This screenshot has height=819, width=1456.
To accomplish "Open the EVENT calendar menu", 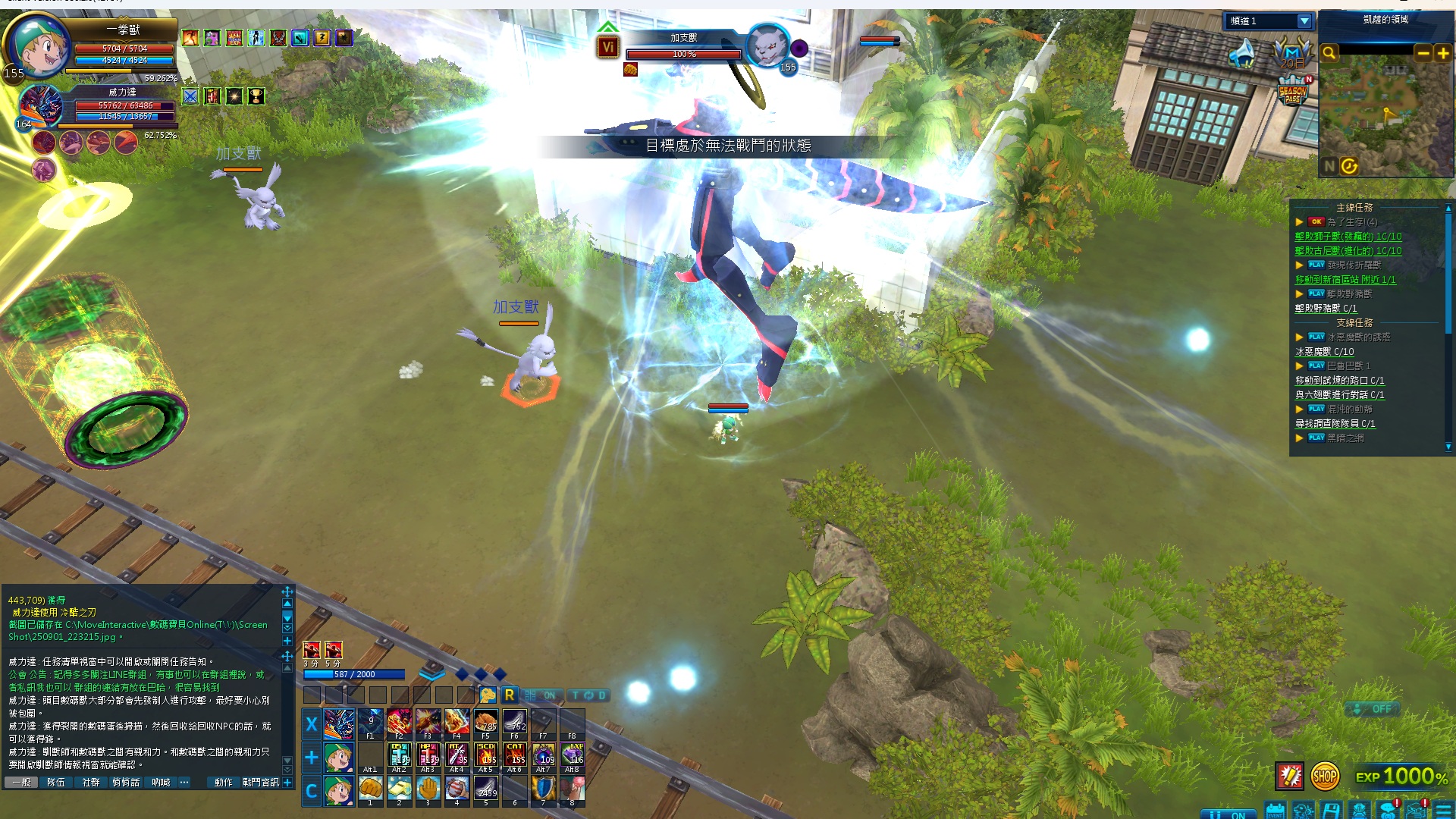I will tap(1275, 811).
